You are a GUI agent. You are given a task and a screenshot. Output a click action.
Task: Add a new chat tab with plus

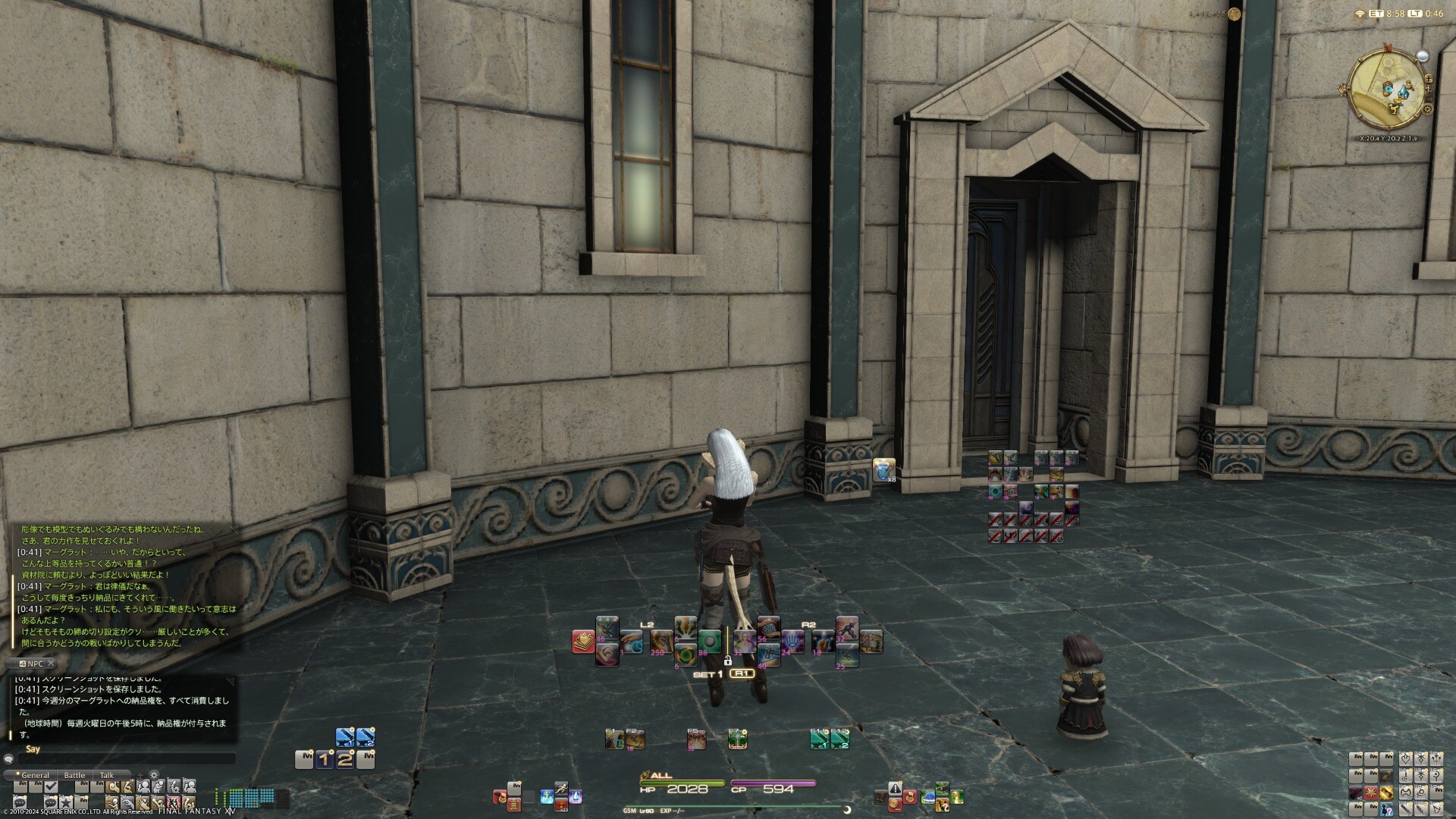140,775
